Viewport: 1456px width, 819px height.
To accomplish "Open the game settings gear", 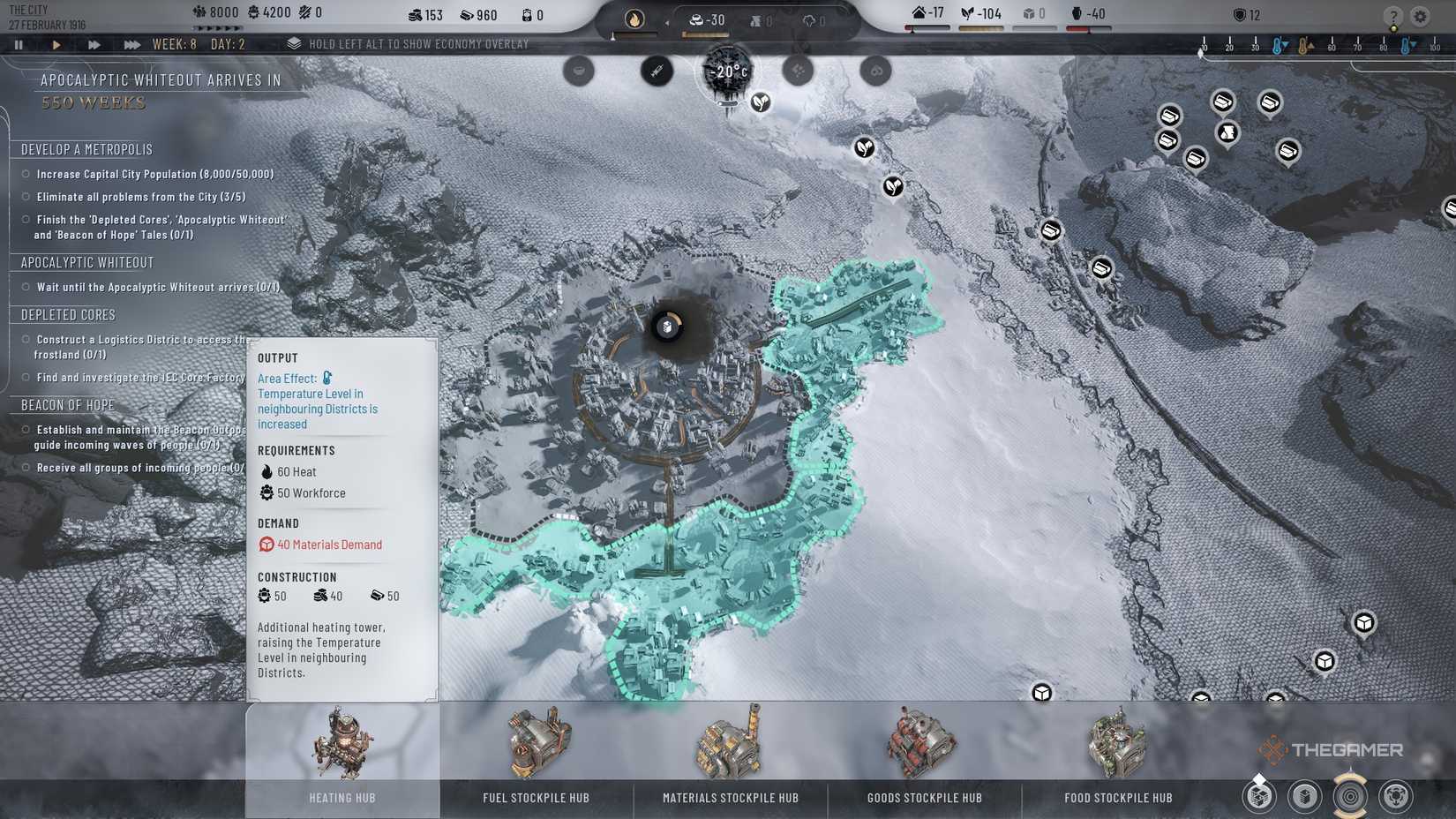I will click(1421, 14).
